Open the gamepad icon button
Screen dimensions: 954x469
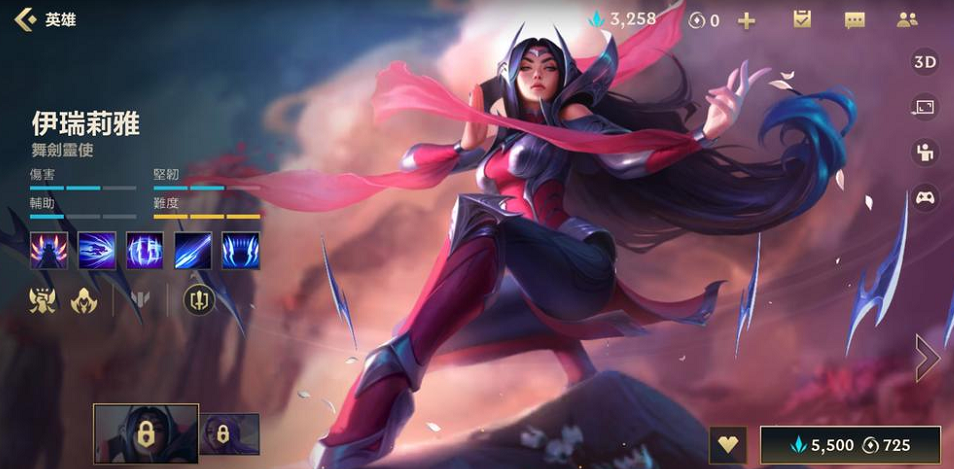[x=924, y=197]
